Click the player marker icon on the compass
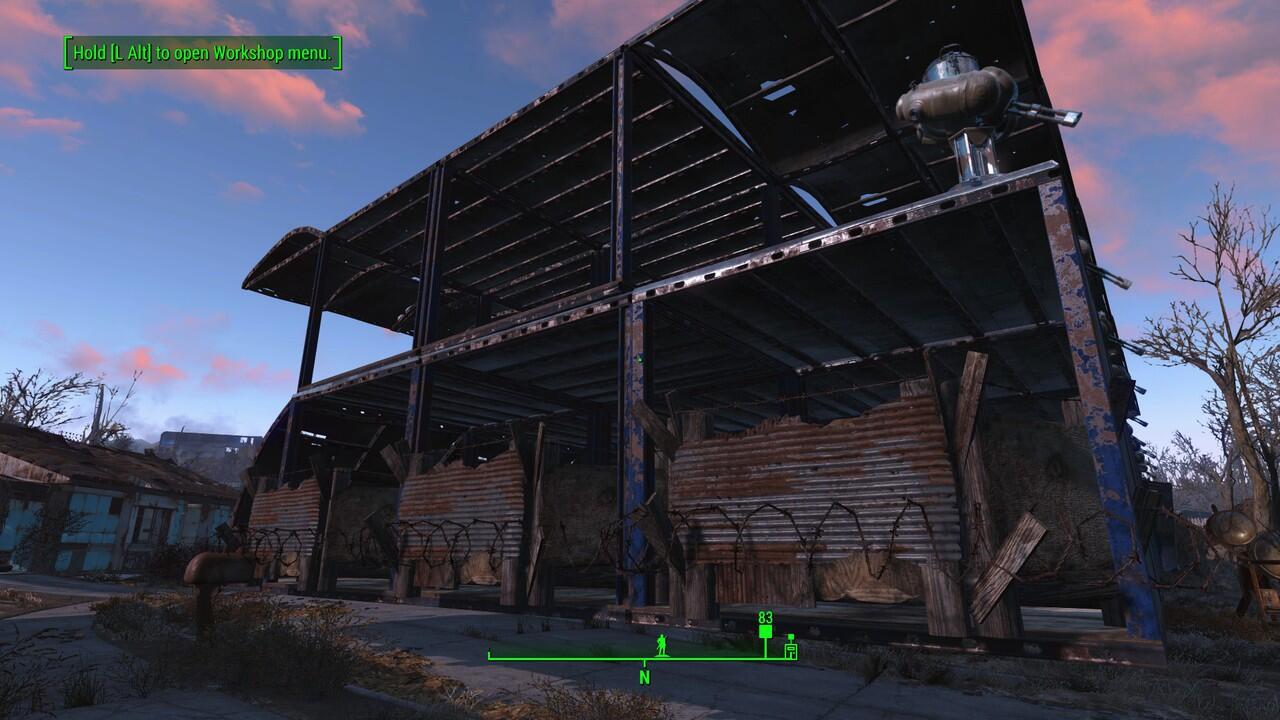The image size is (1280, 720). click(x=662, y=645)
